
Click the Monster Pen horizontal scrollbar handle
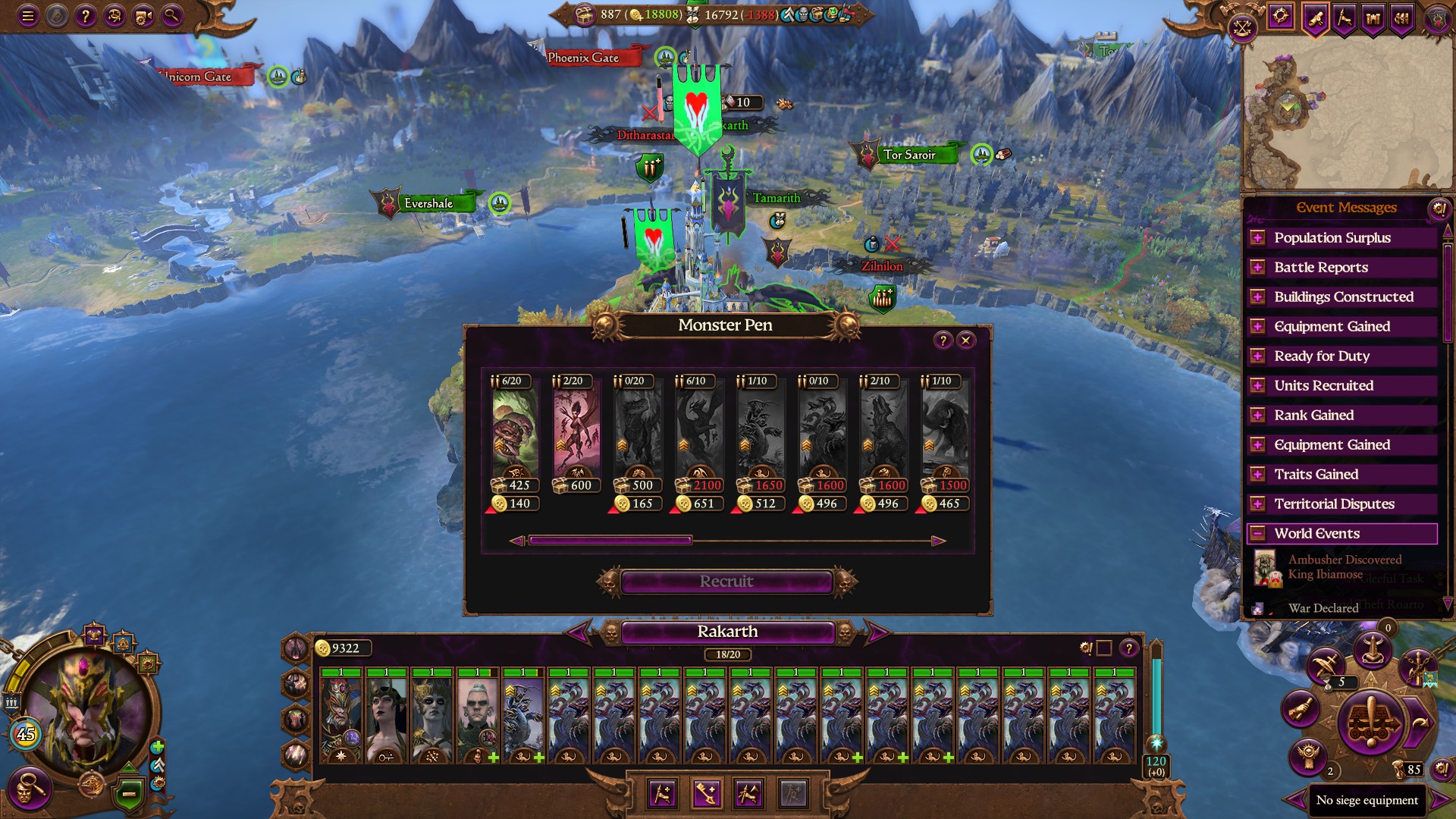point(610,541)
